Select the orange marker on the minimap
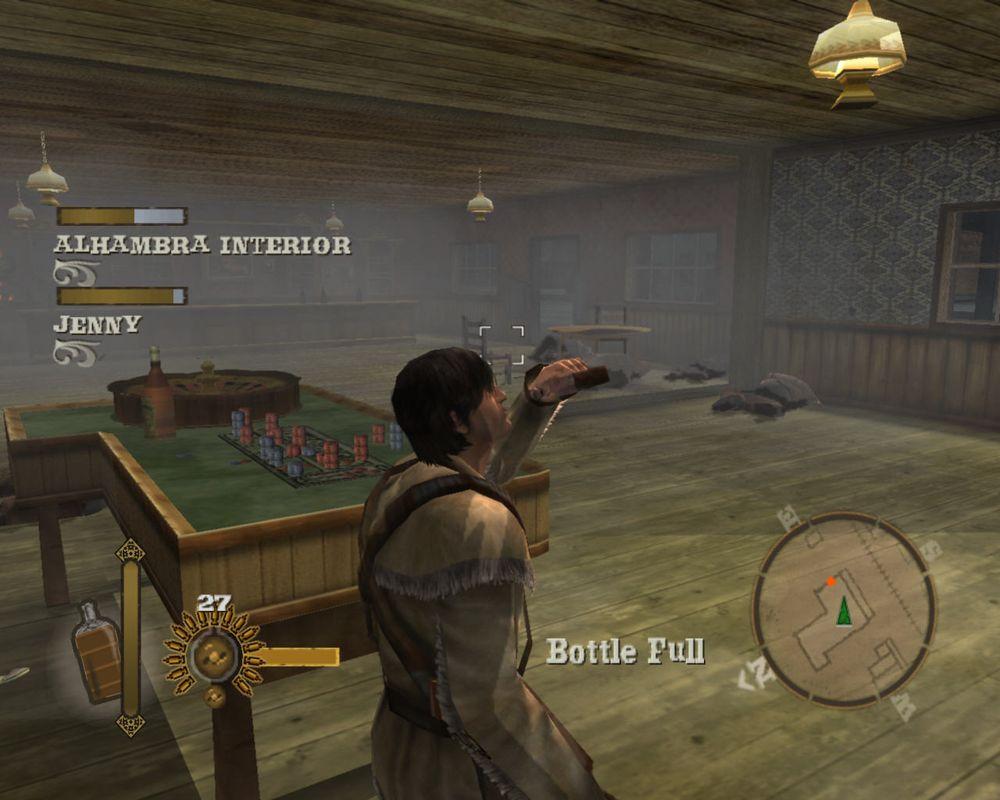 (x=831, y=581)
